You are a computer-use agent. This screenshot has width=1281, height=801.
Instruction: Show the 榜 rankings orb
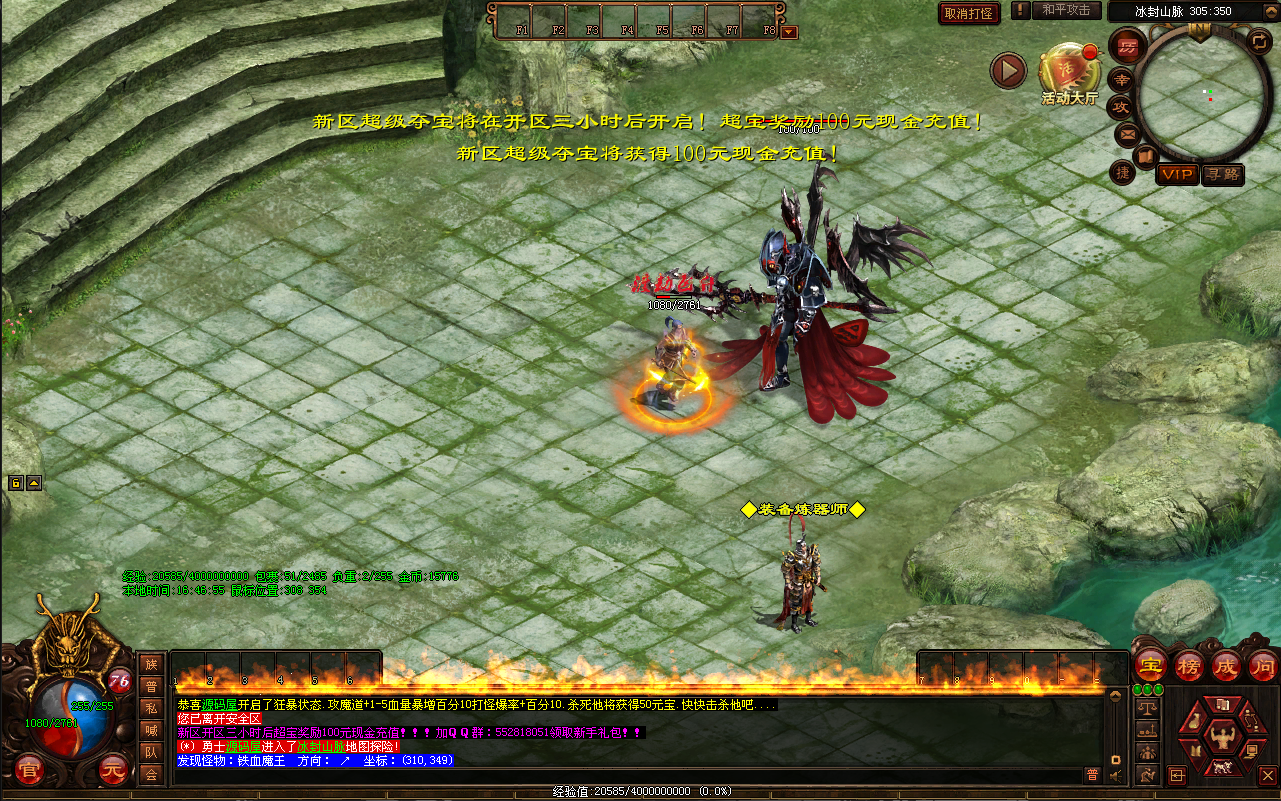pyautogui.click(x=1189, y=666)
